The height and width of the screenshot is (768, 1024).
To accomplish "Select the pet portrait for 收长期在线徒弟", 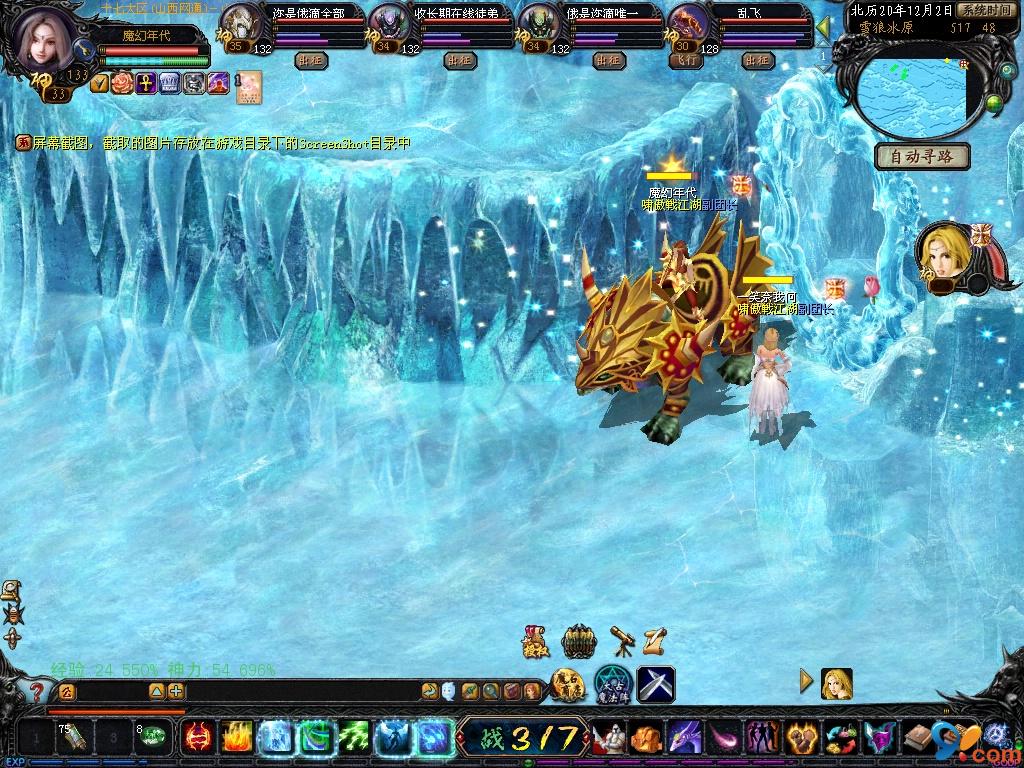I will (388, 24).
